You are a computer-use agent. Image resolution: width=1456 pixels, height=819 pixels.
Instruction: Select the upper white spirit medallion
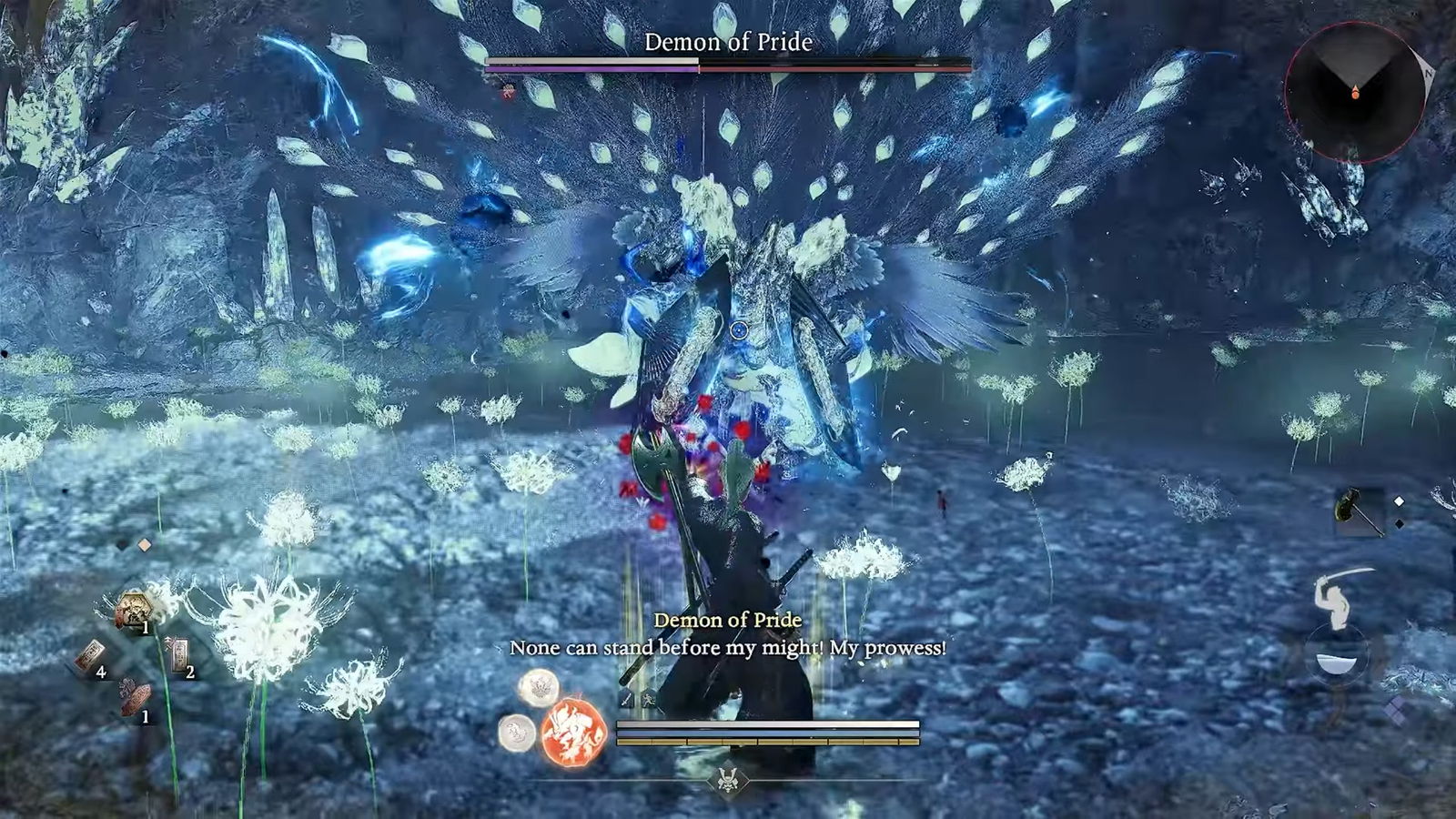539,688
